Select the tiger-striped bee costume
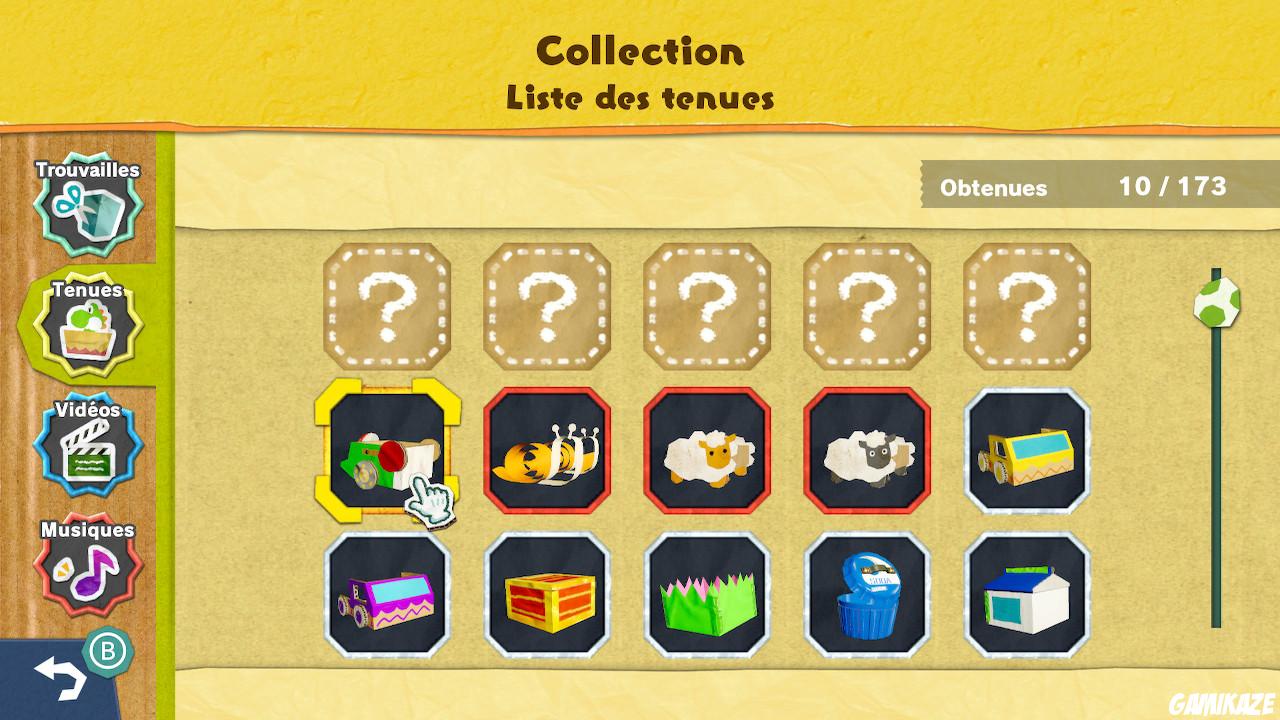The width and height of the screenshot is (1280, 720). click(547, 450)
